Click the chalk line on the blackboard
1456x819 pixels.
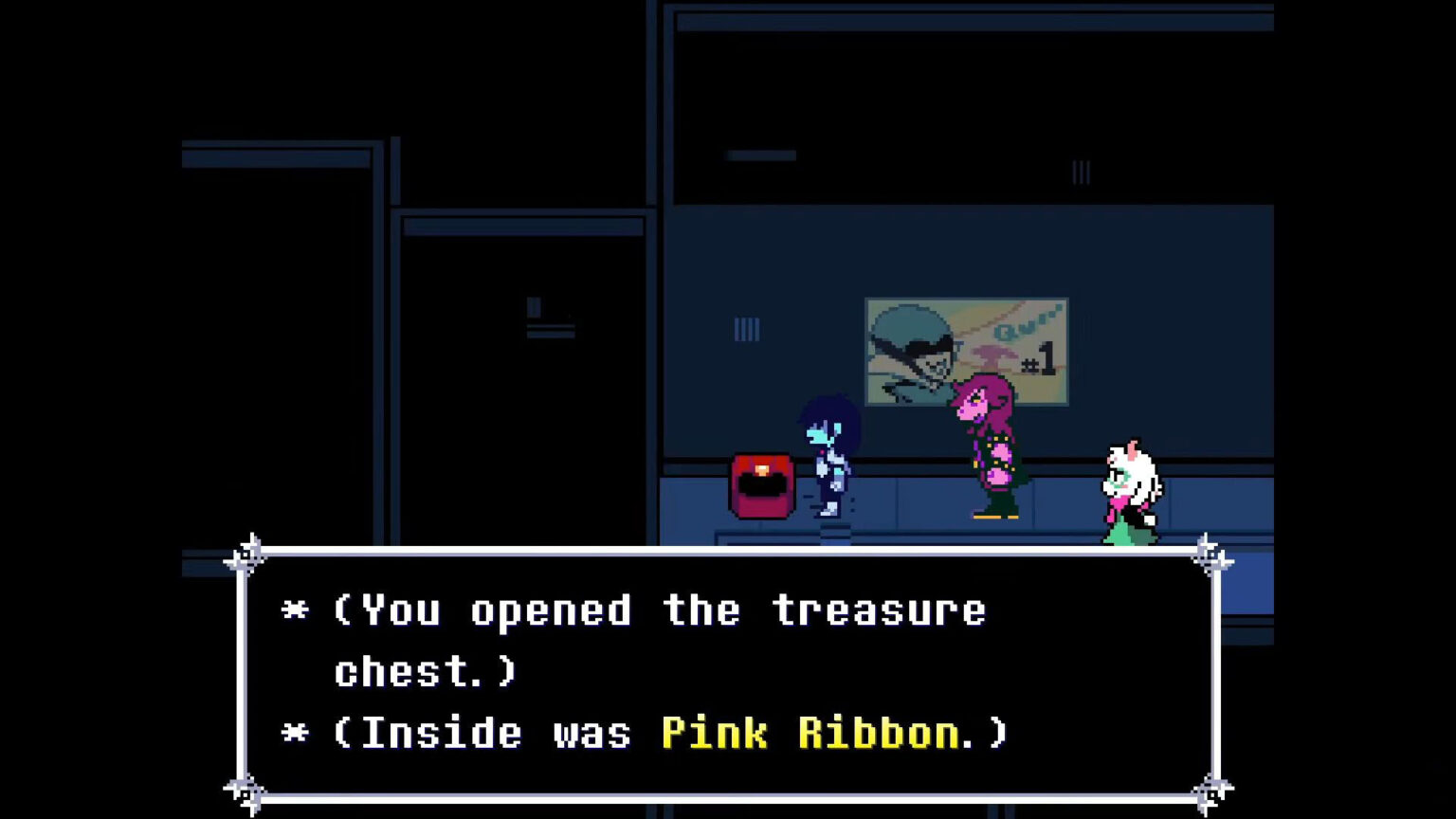[x=761, y=155]
